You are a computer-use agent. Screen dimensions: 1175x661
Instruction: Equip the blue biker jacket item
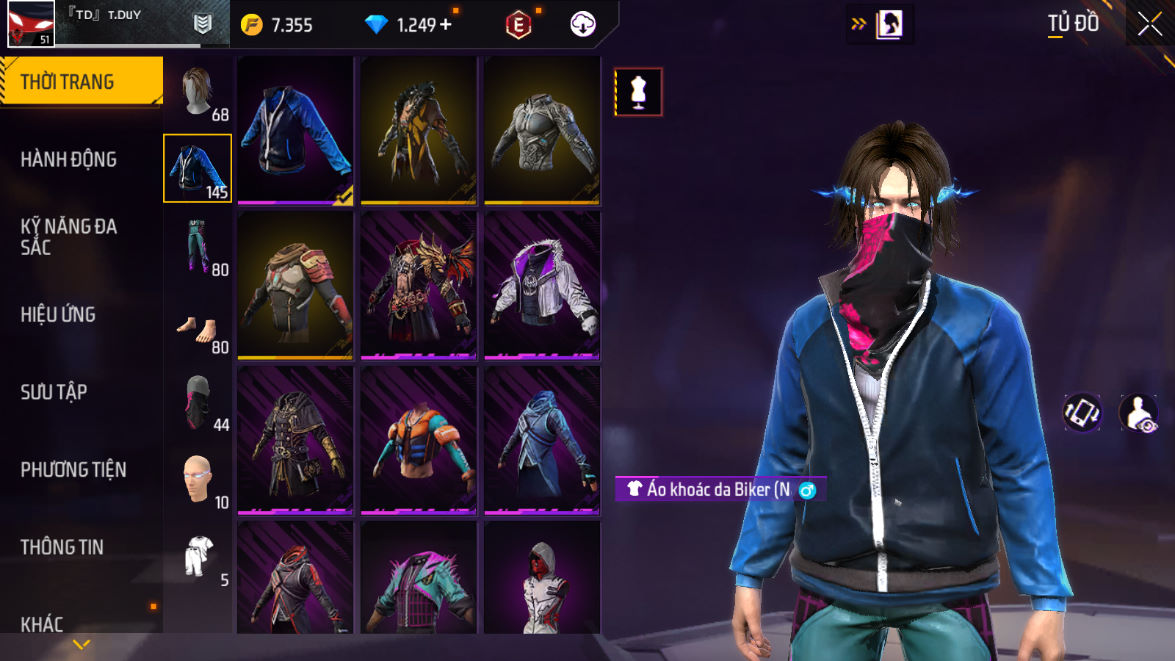[296, 130]
